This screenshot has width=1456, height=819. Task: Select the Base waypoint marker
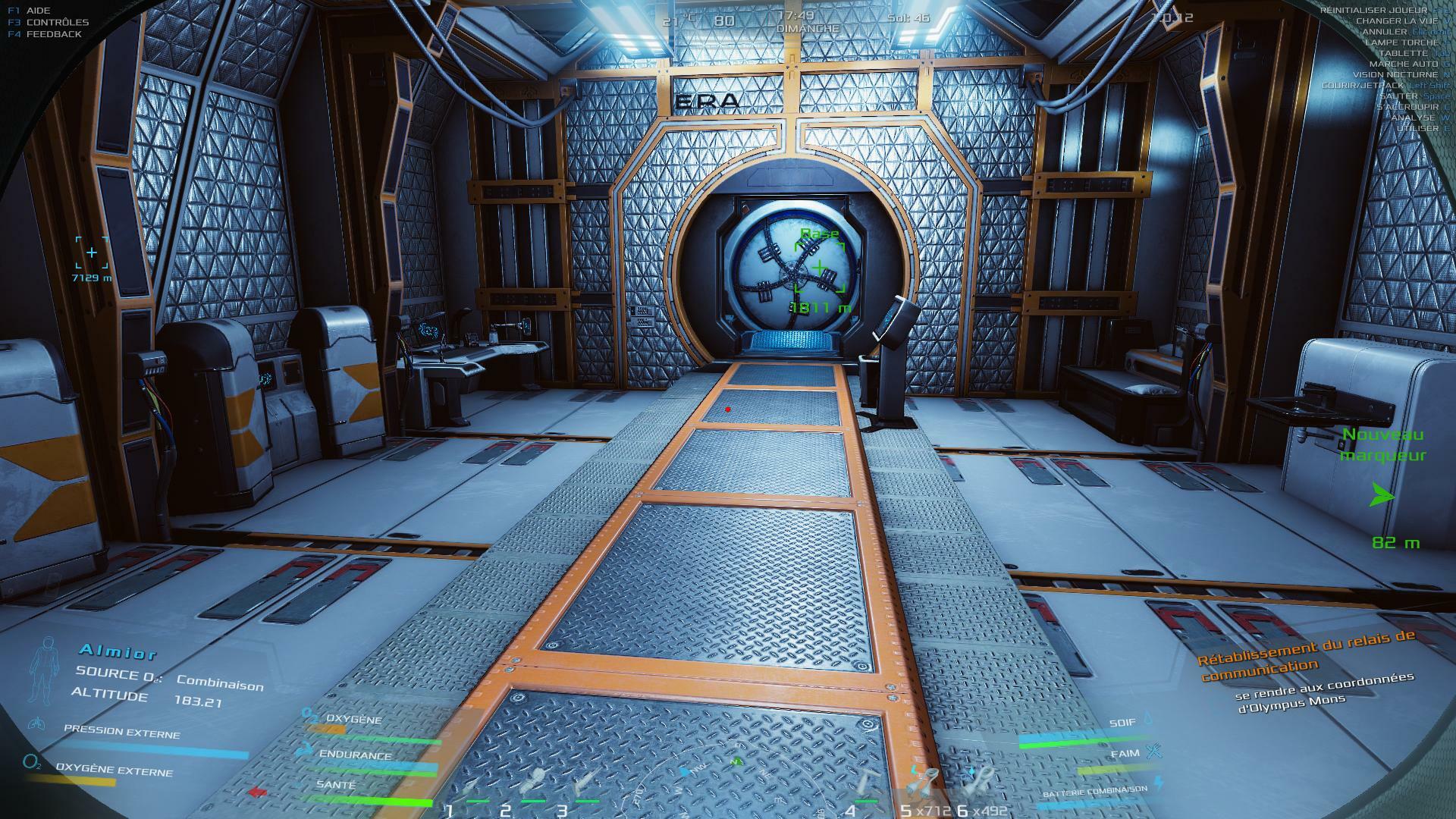[820, 268]
